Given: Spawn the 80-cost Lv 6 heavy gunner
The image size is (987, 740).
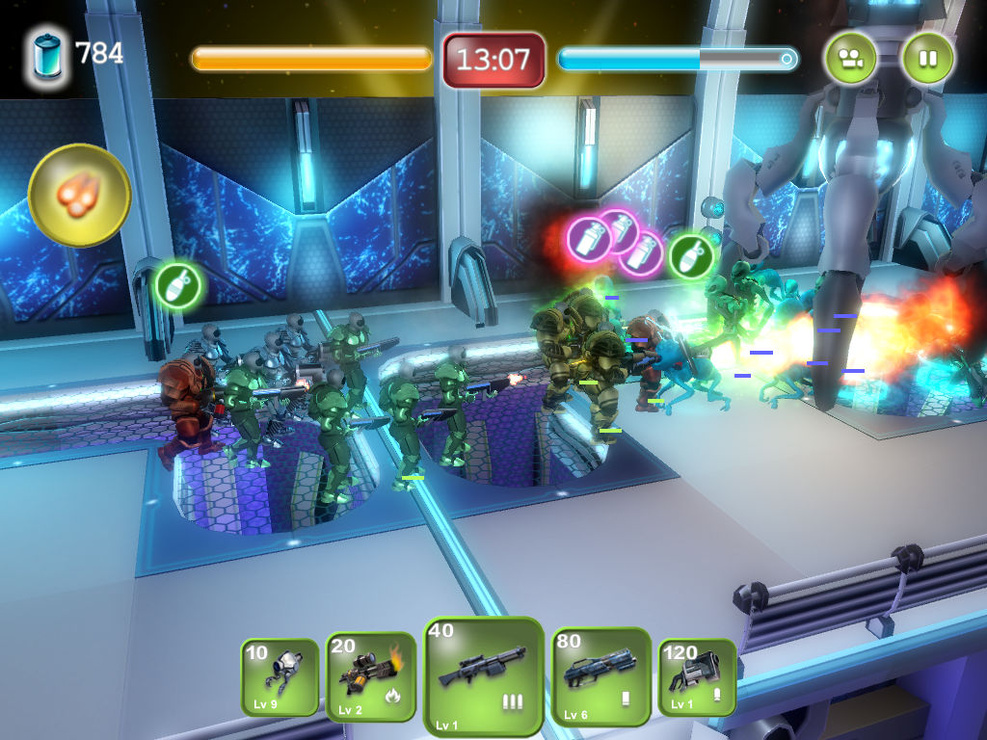Looking at the screenshot, I should [600, 677].
